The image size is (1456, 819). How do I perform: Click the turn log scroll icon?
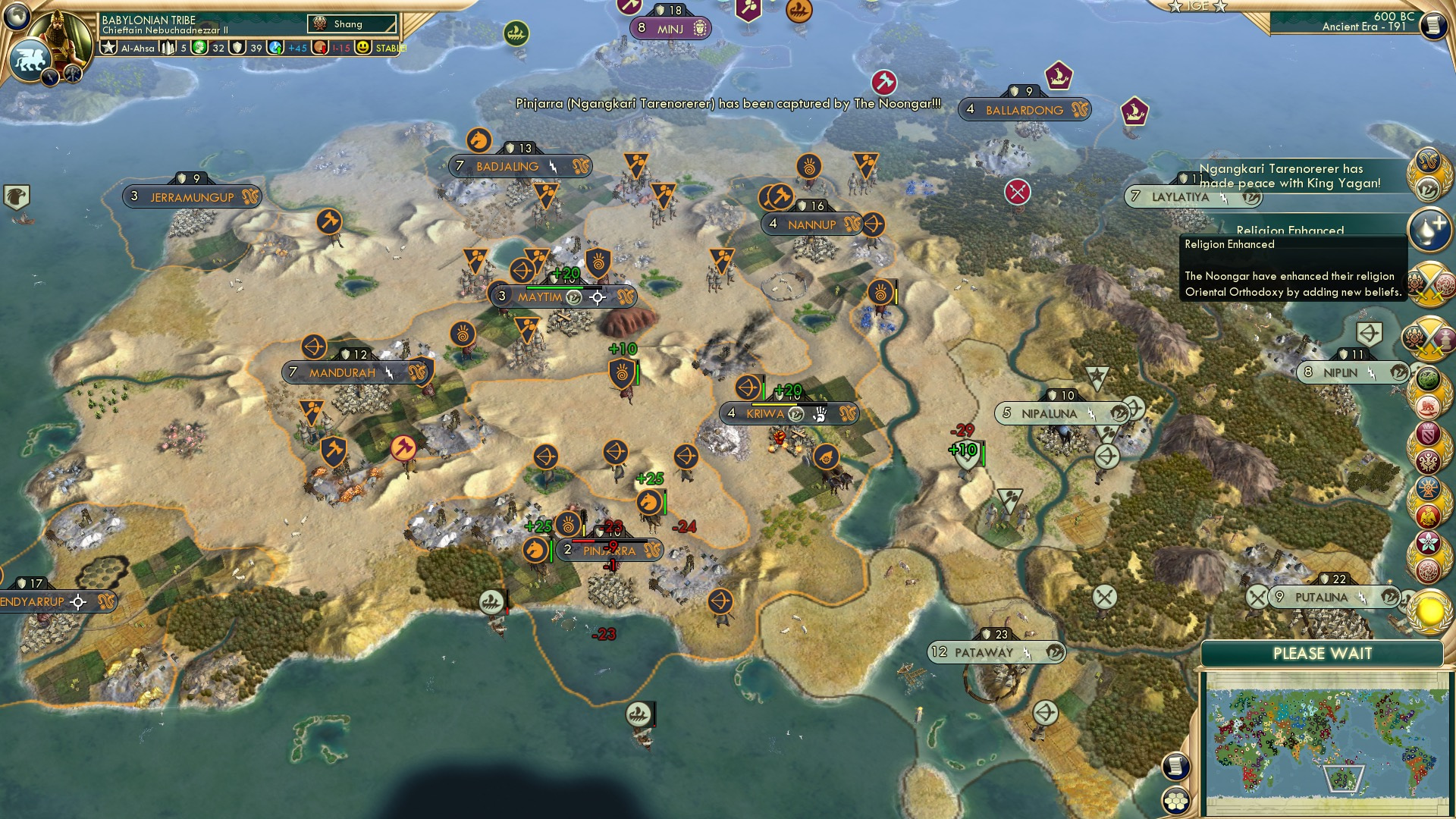pos(1432,24)
